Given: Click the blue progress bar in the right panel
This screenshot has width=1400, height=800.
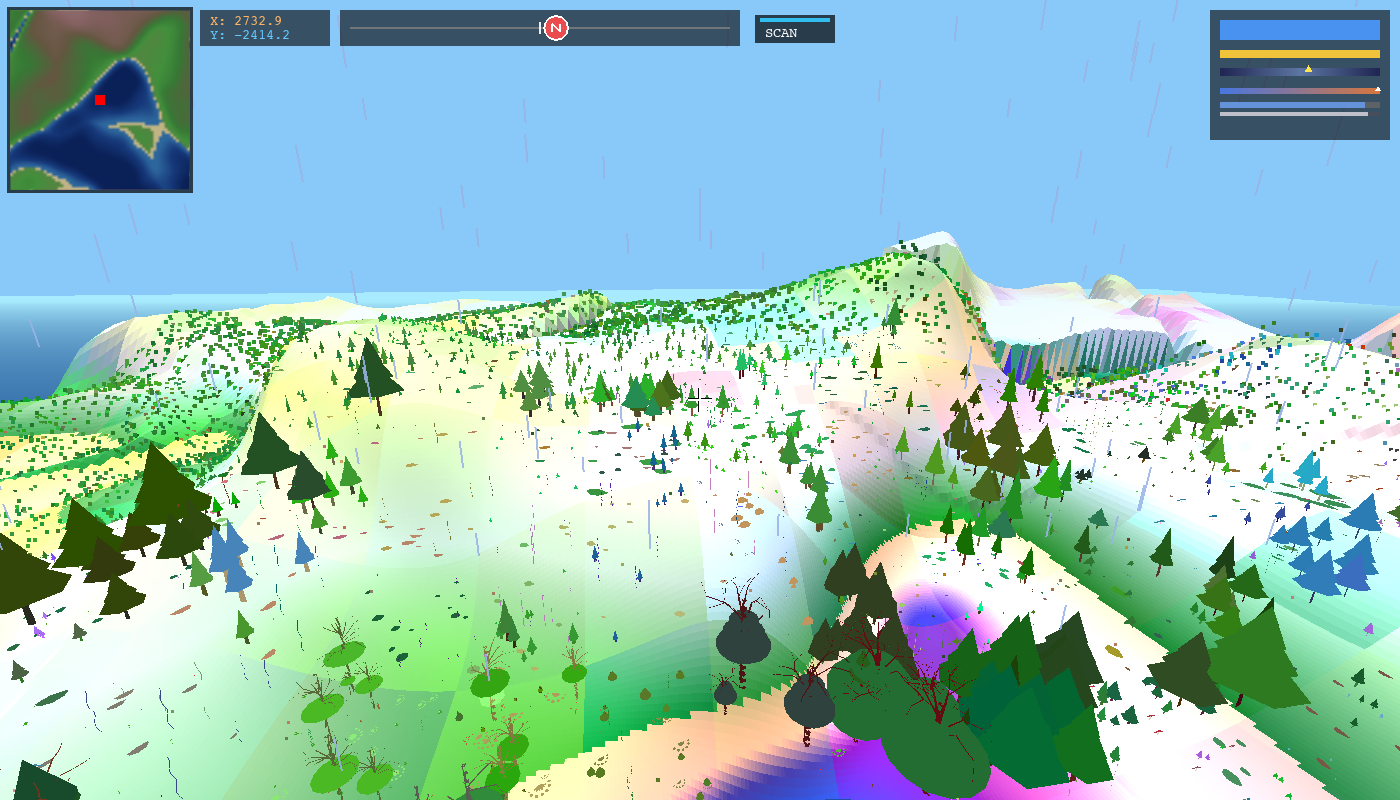Looking at the screenshot, I should click(1290, 104).
